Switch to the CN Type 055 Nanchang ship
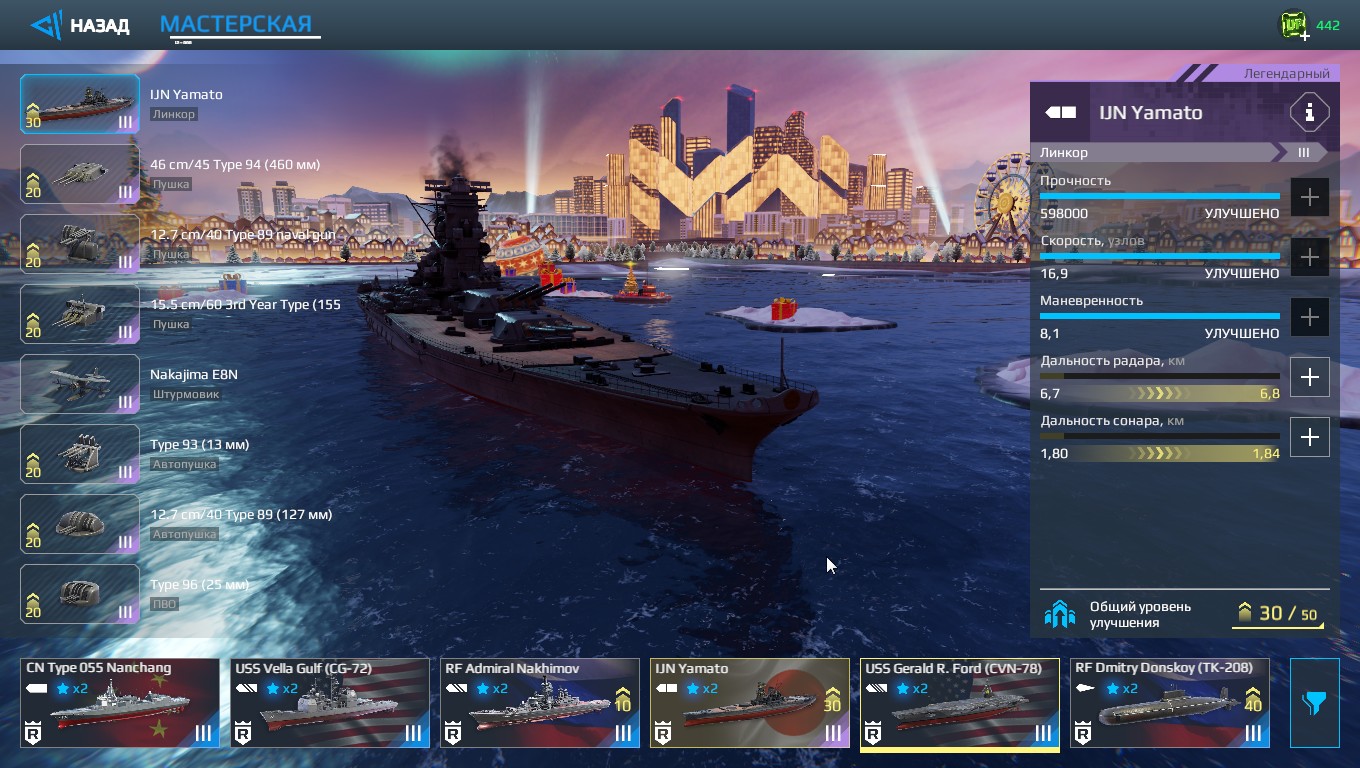The image size is (1360, 768). 120,703
